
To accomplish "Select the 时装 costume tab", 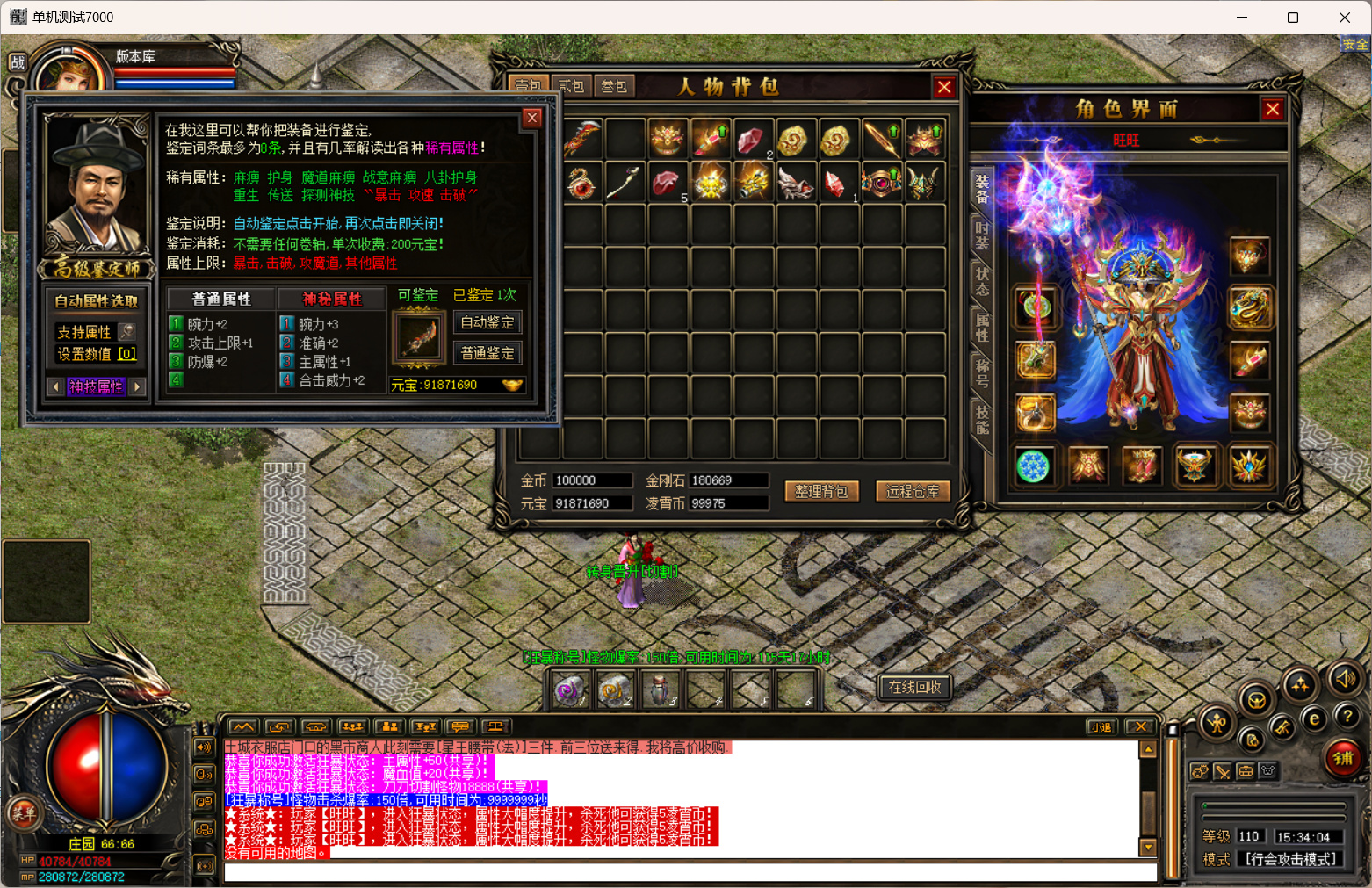I will coord(981,235).
